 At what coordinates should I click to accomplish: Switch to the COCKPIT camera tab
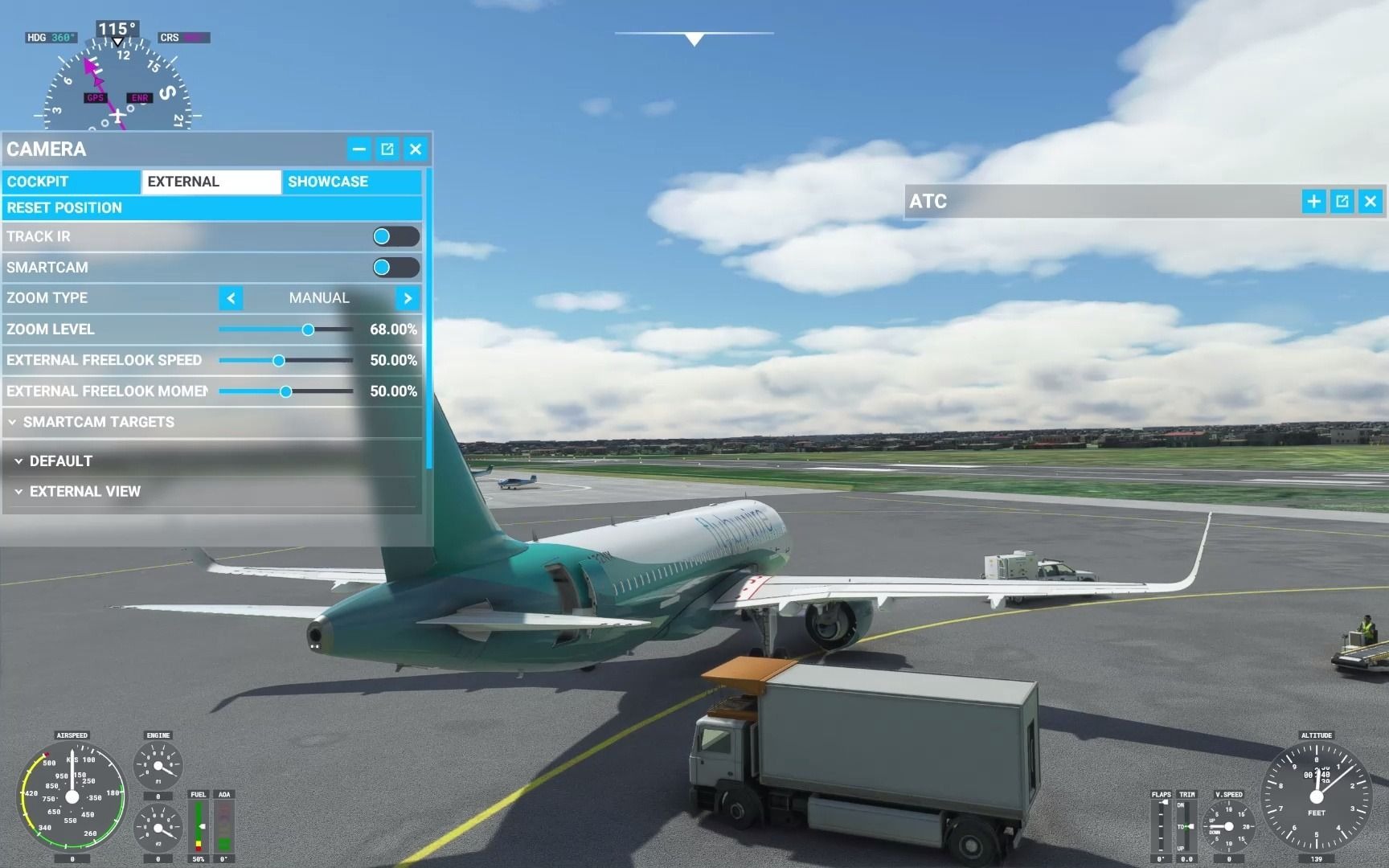[71, 182]
